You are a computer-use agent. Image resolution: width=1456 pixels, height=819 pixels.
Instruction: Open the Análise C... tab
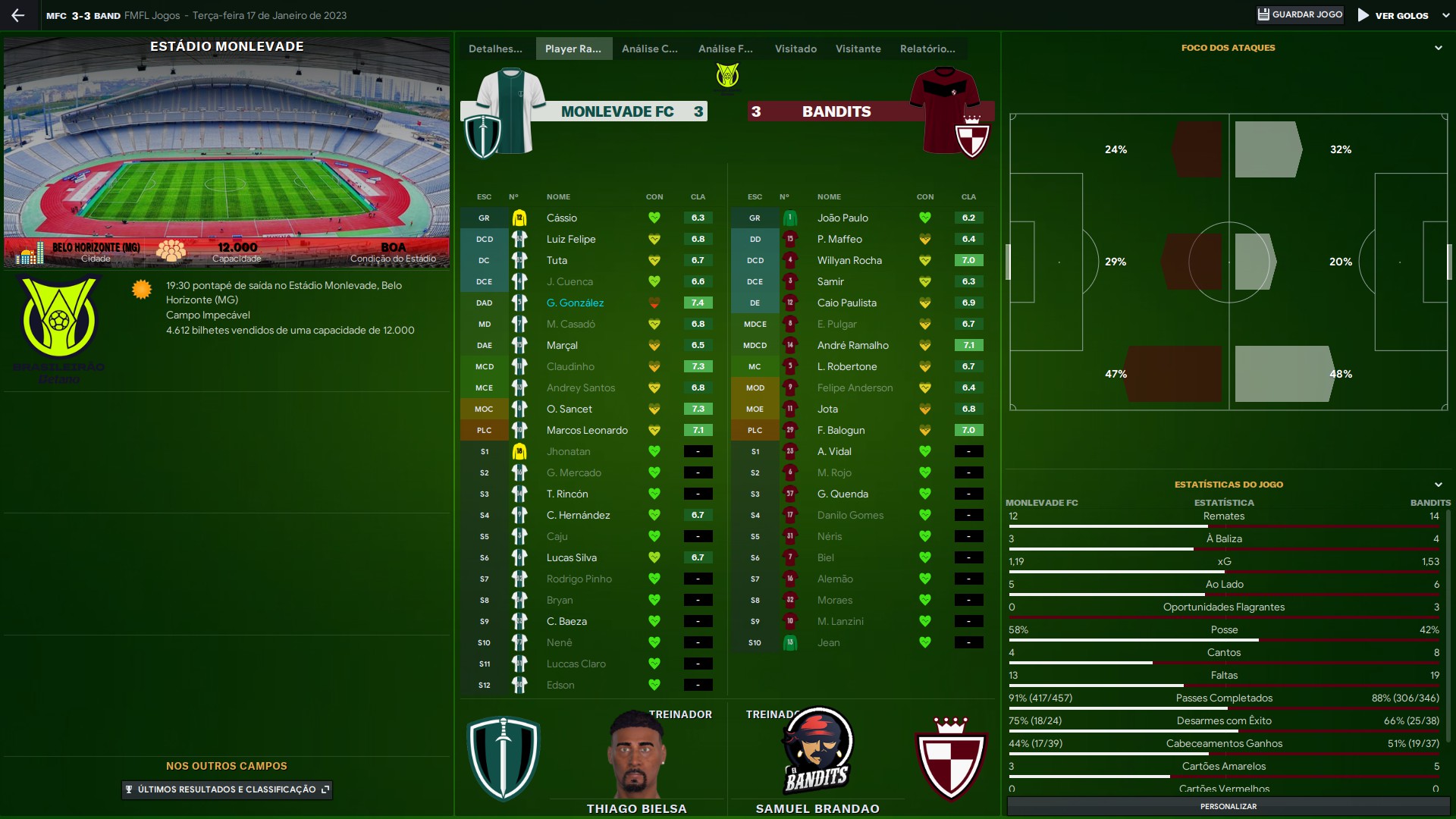click(649, 49)
